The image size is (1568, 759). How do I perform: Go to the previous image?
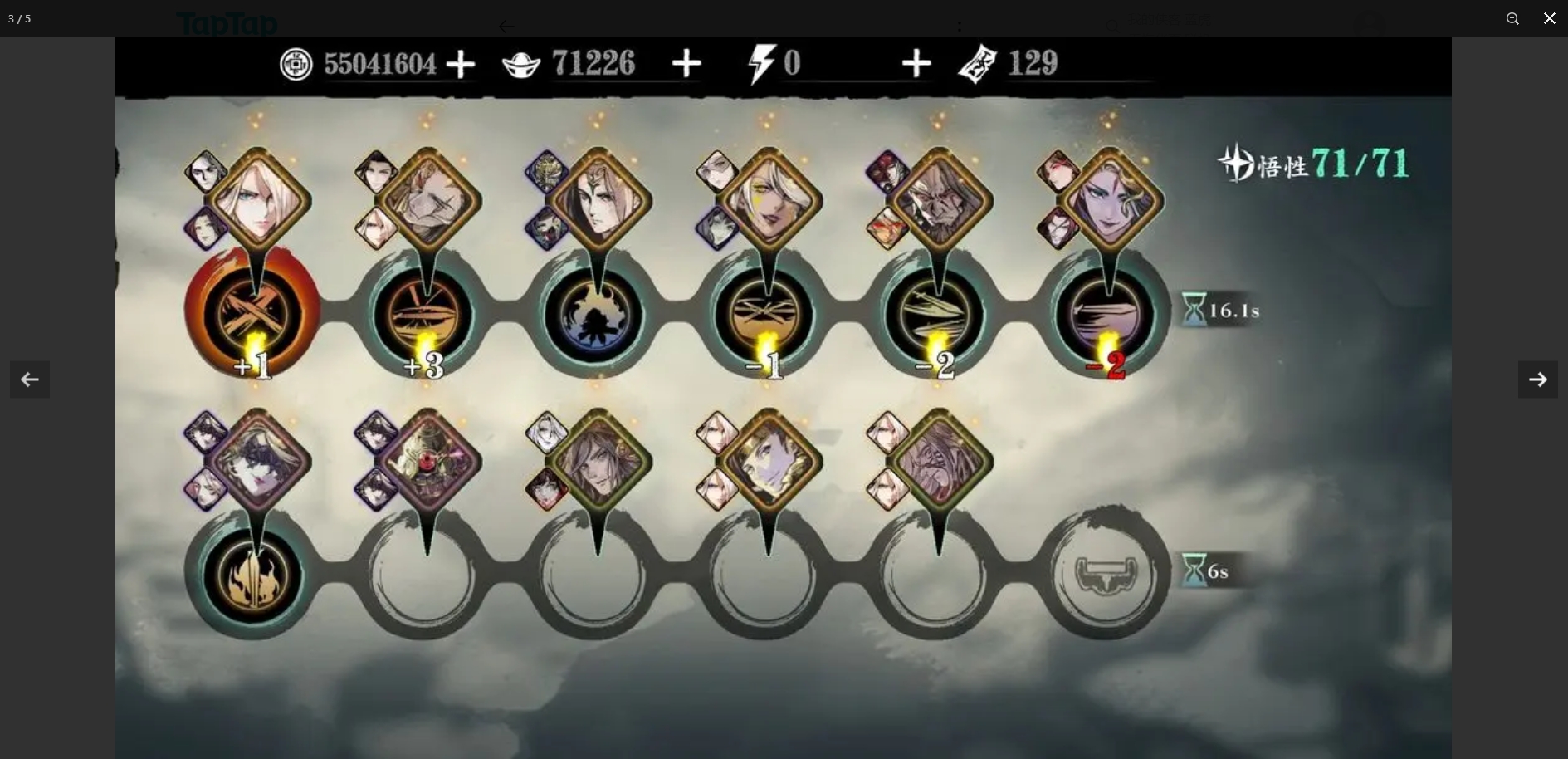pyautogui.click(x=30, y=379)
